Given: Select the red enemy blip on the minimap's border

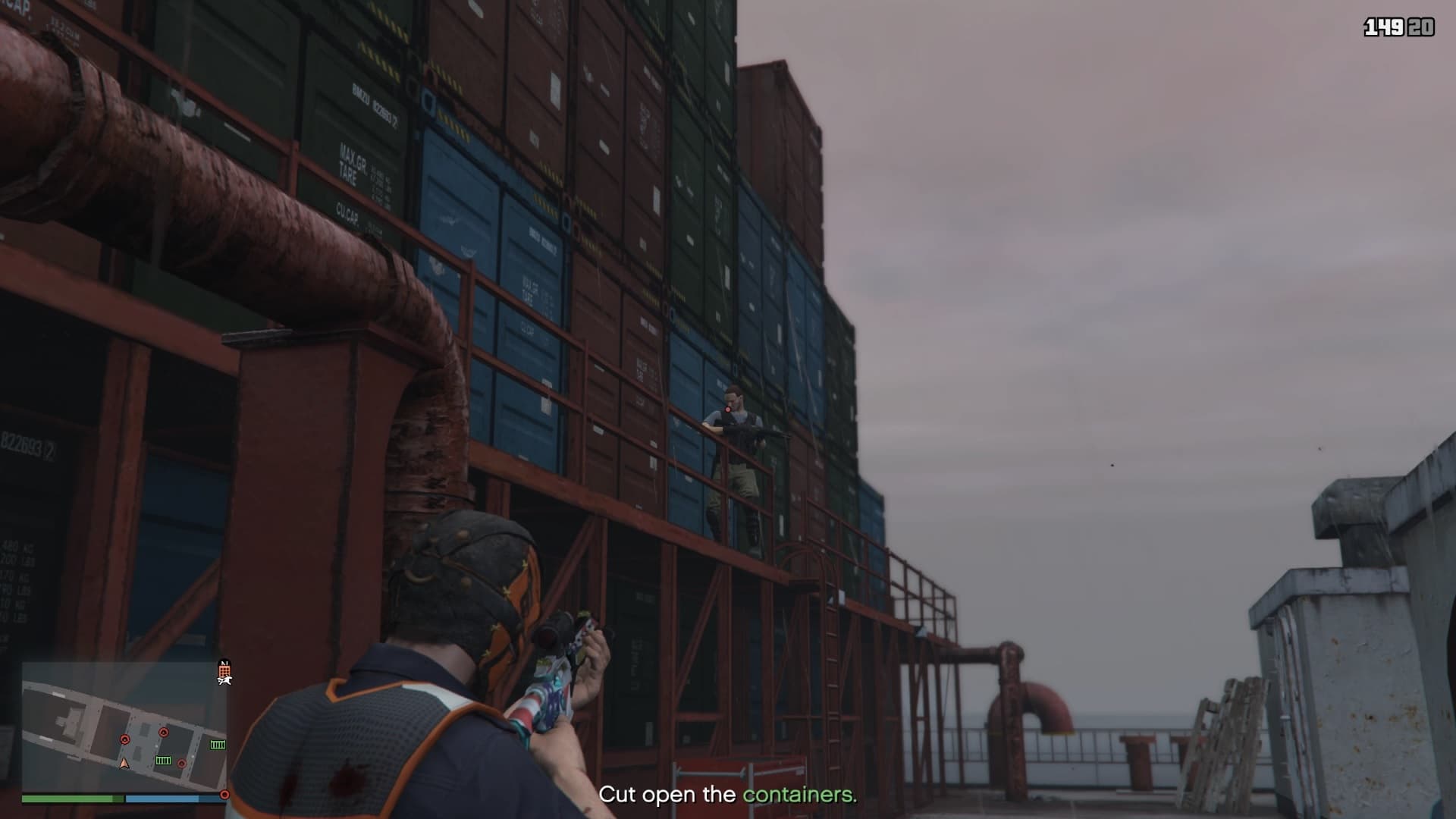Looking at the screenshot, I should click(224, 795).
